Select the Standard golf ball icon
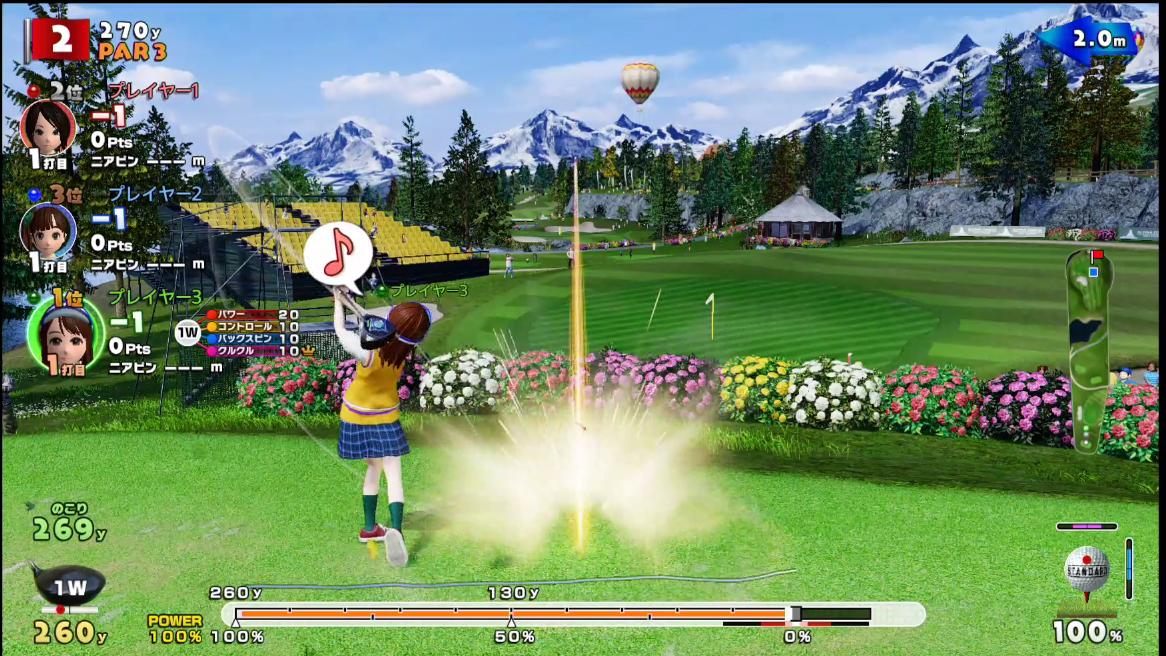This screenshot has width=1166, height=656. pos(1086,570)
